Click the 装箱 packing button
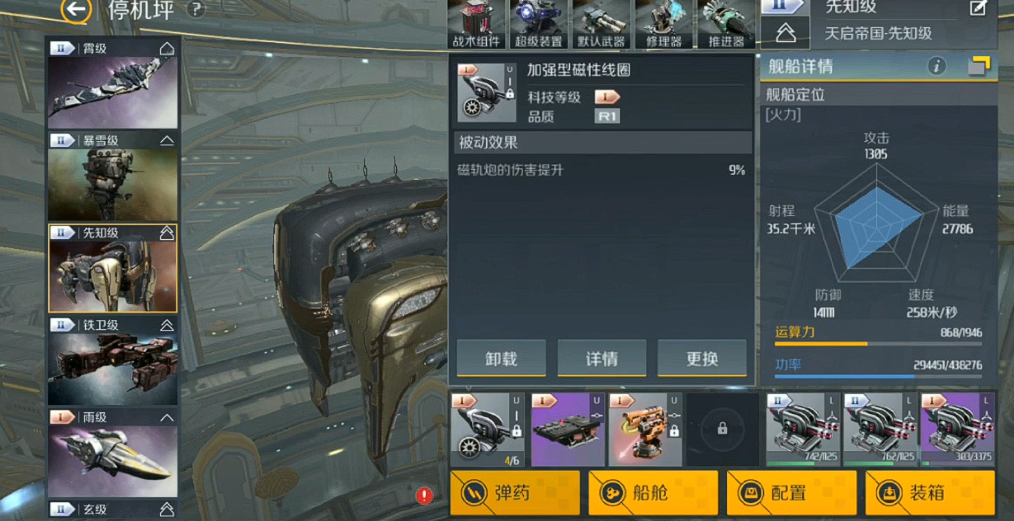The width and height of the screenshot is (1014, 521). 929,493
